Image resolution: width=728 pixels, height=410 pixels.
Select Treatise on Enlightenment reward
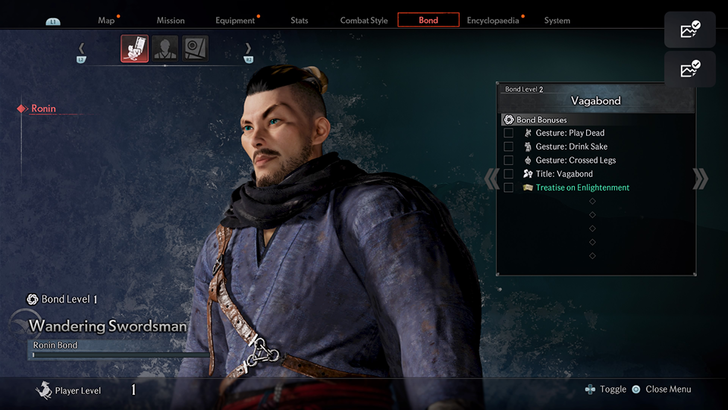pos(584,188)
